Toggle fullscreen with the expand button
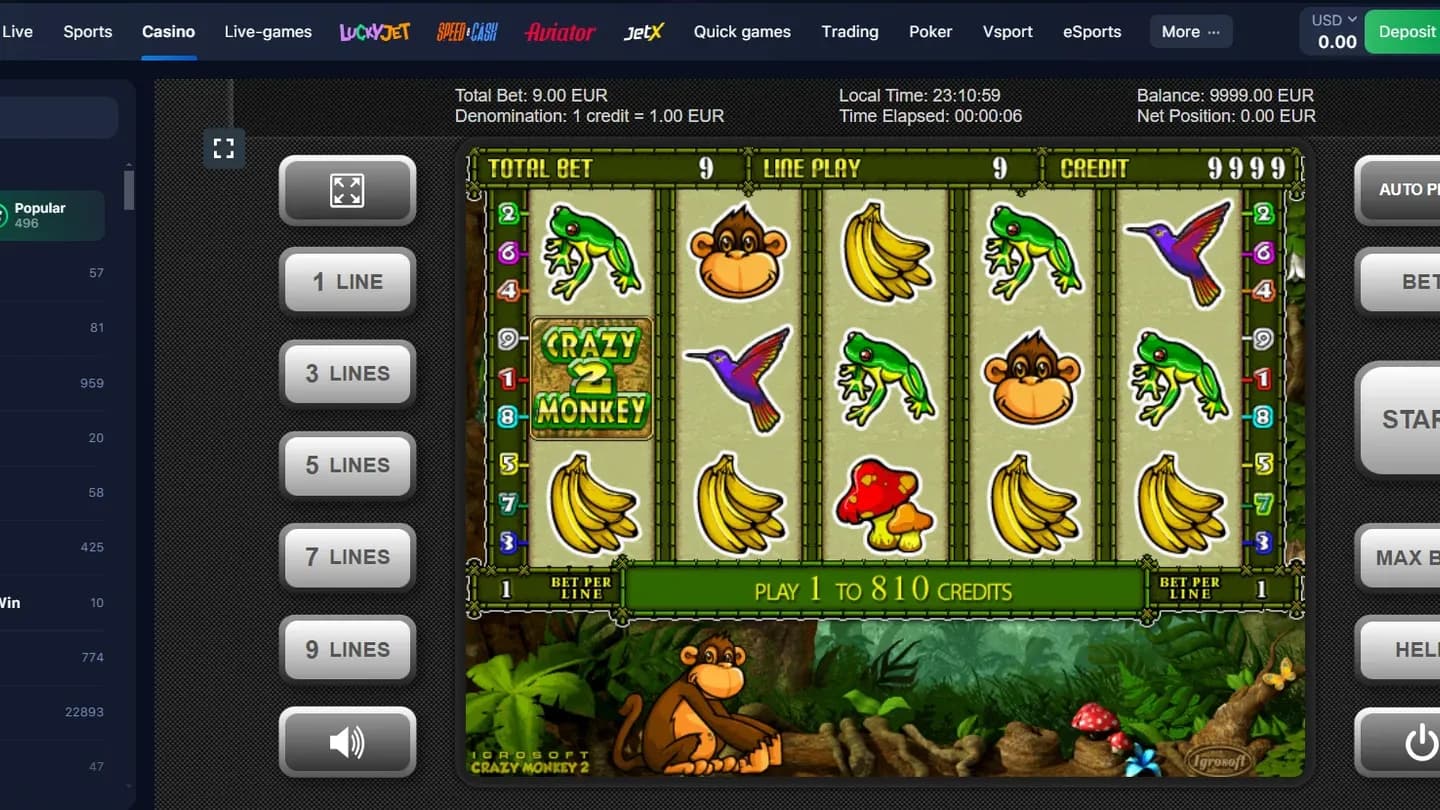Viewport: 1440px width, 810px height. pyautogui.click(x=347, y=190)
